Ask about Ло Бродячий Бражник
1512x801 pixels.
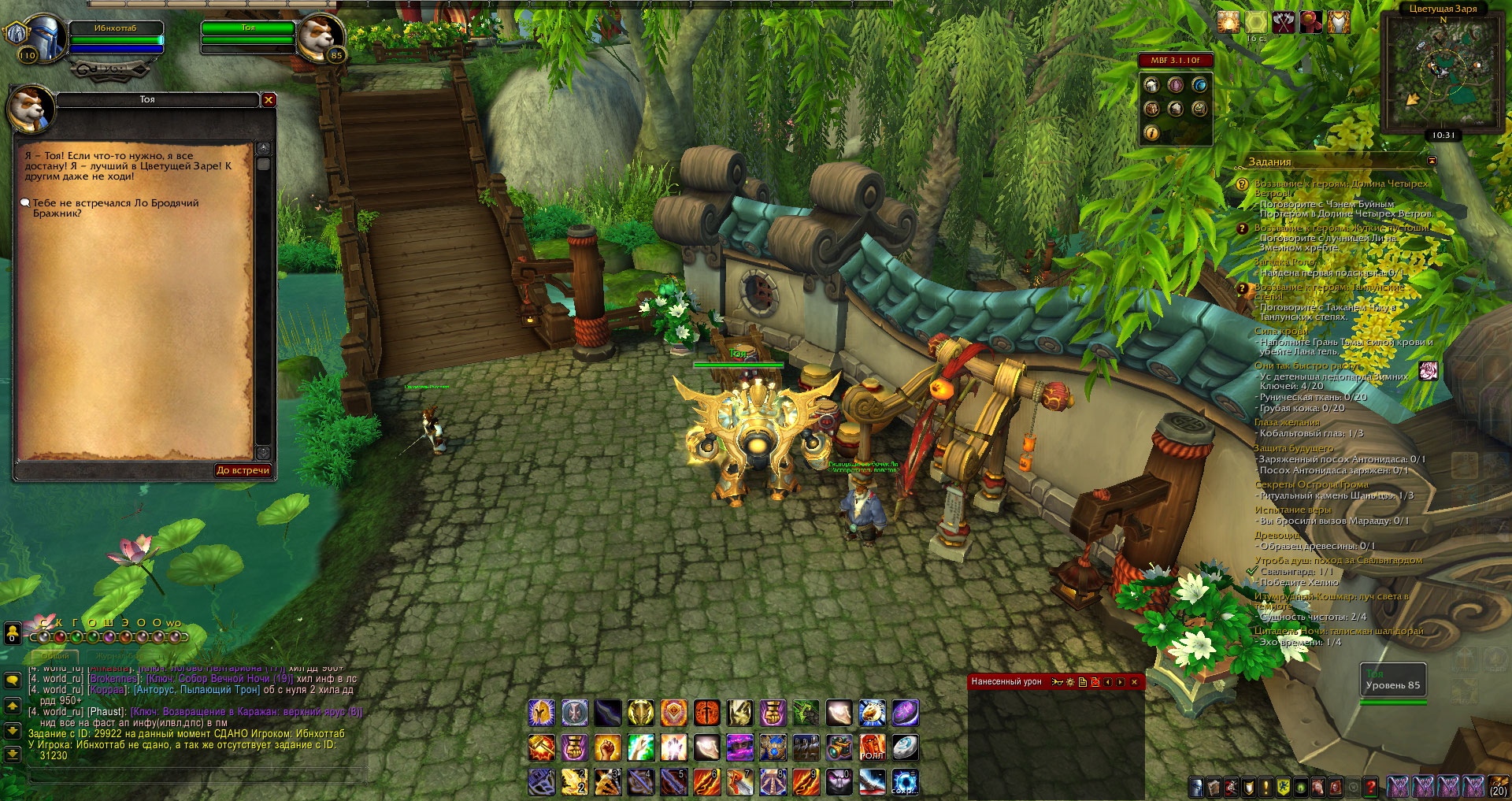tap(115, 208)
